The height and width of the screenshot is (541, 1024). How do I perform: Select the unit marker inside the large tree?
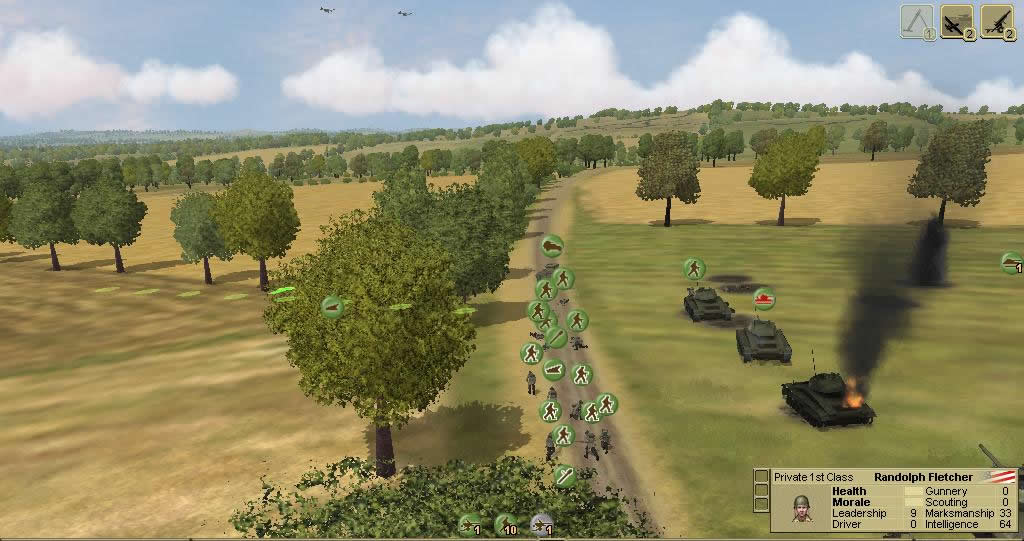pos(333,307)
